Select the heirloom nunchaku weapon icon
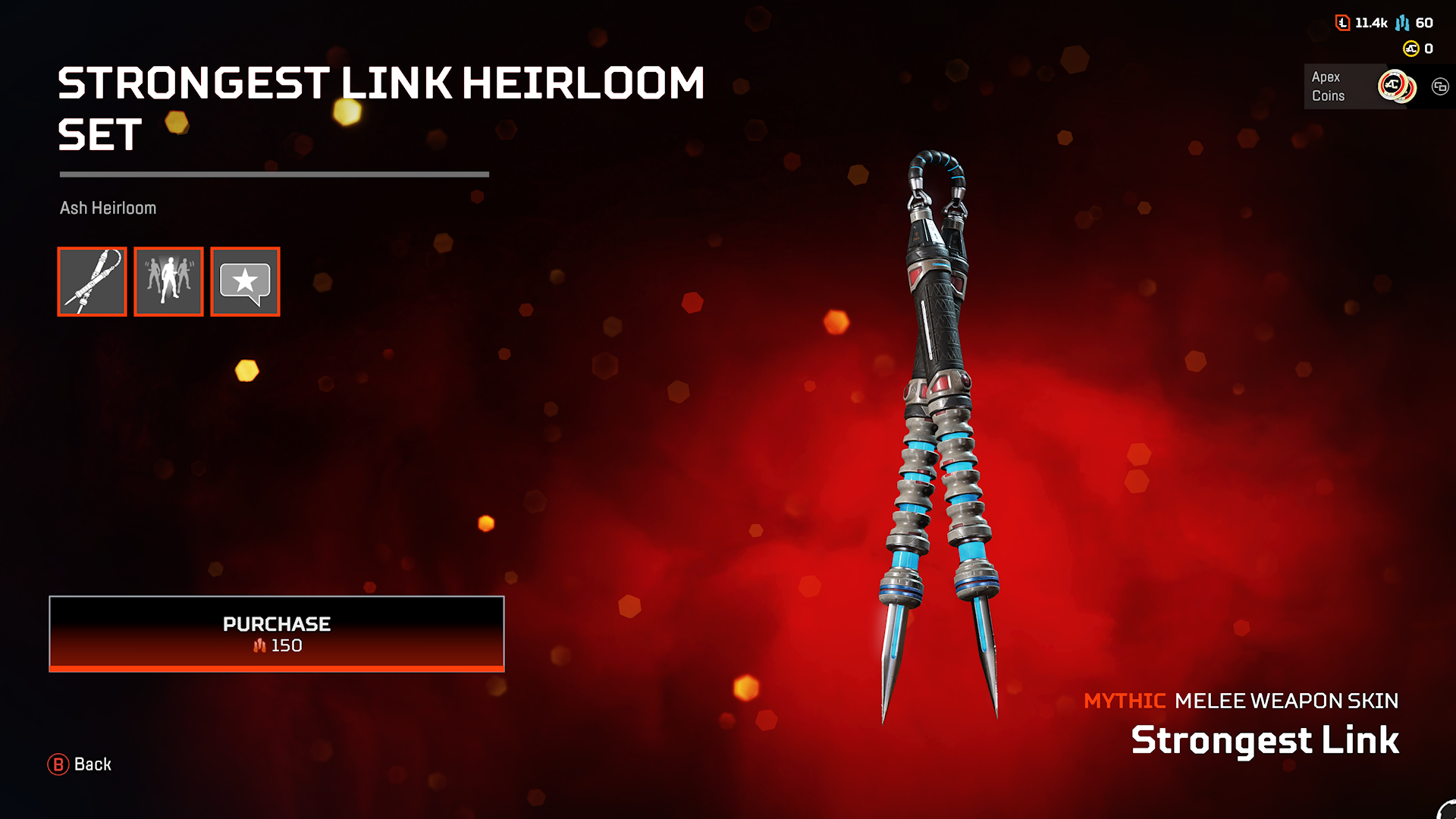This screenshot has width=1456, height=819. [92, 281]
